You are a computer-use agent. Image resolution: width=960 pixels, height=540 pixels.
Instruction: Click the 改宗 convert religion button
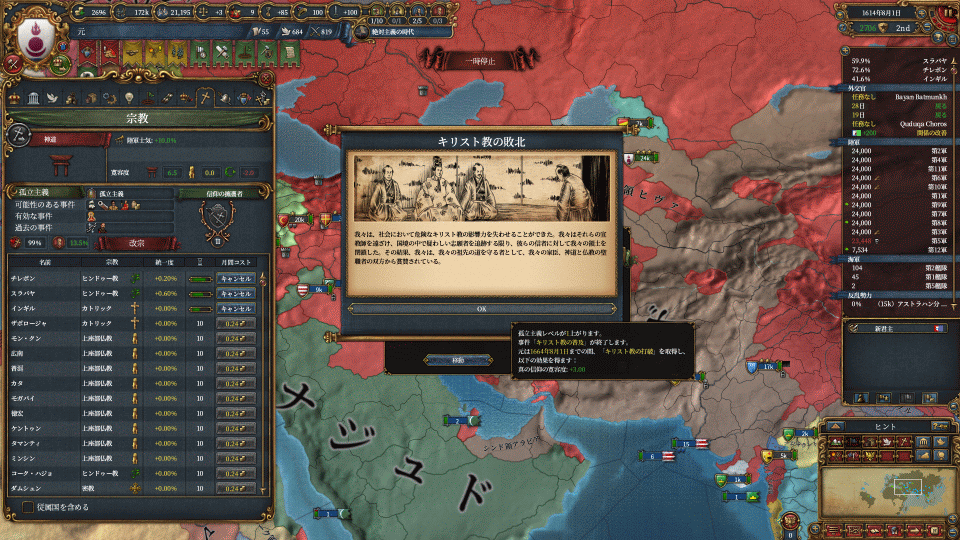pyautogui.click(x=135, y=242)
